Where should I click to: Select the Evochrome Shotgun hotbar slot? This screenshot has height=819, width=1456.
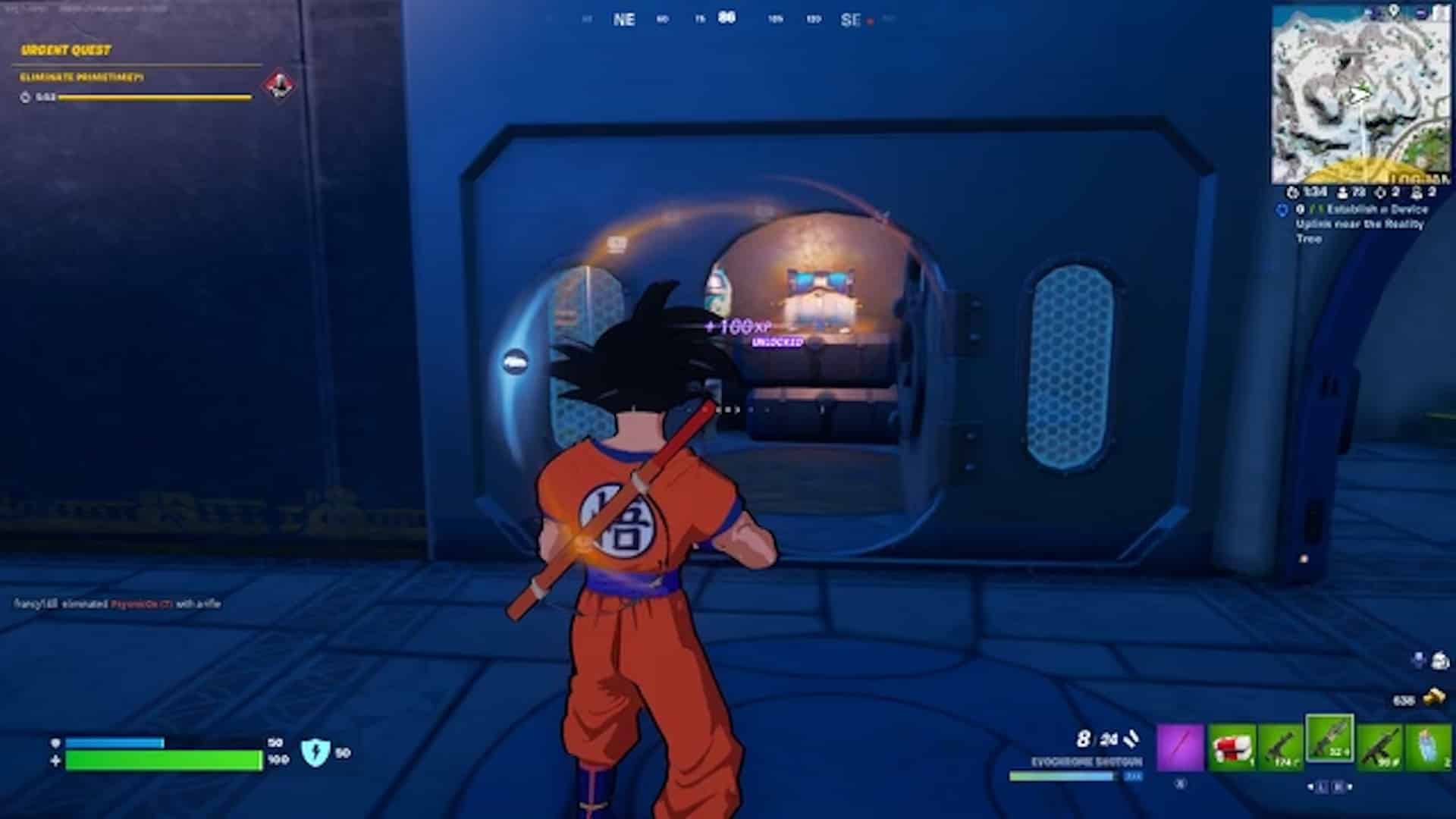click(x=1331, y=746)
